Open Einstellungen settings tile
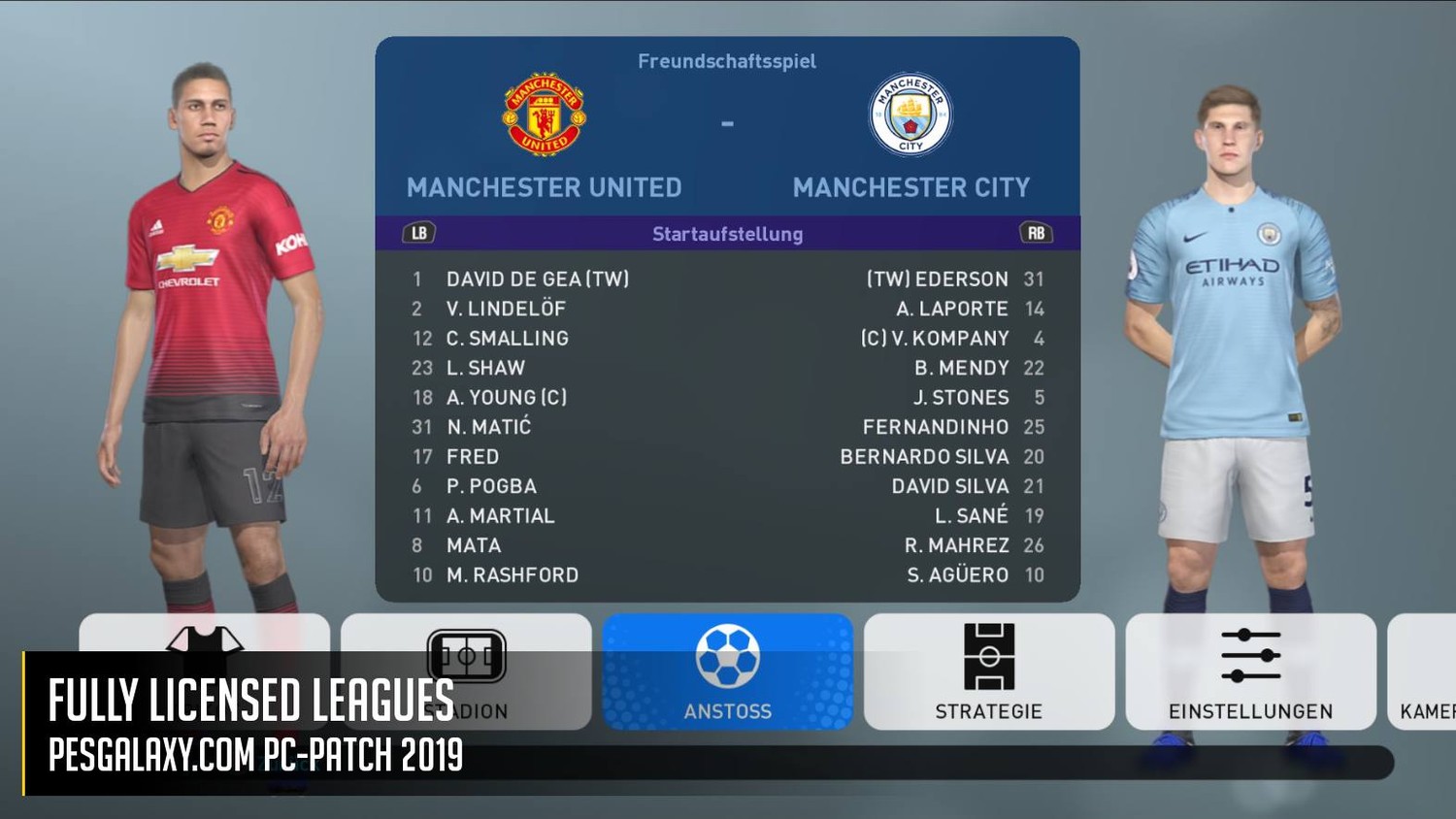This screenshot has width=1456, height=819. click(1250, 672)
